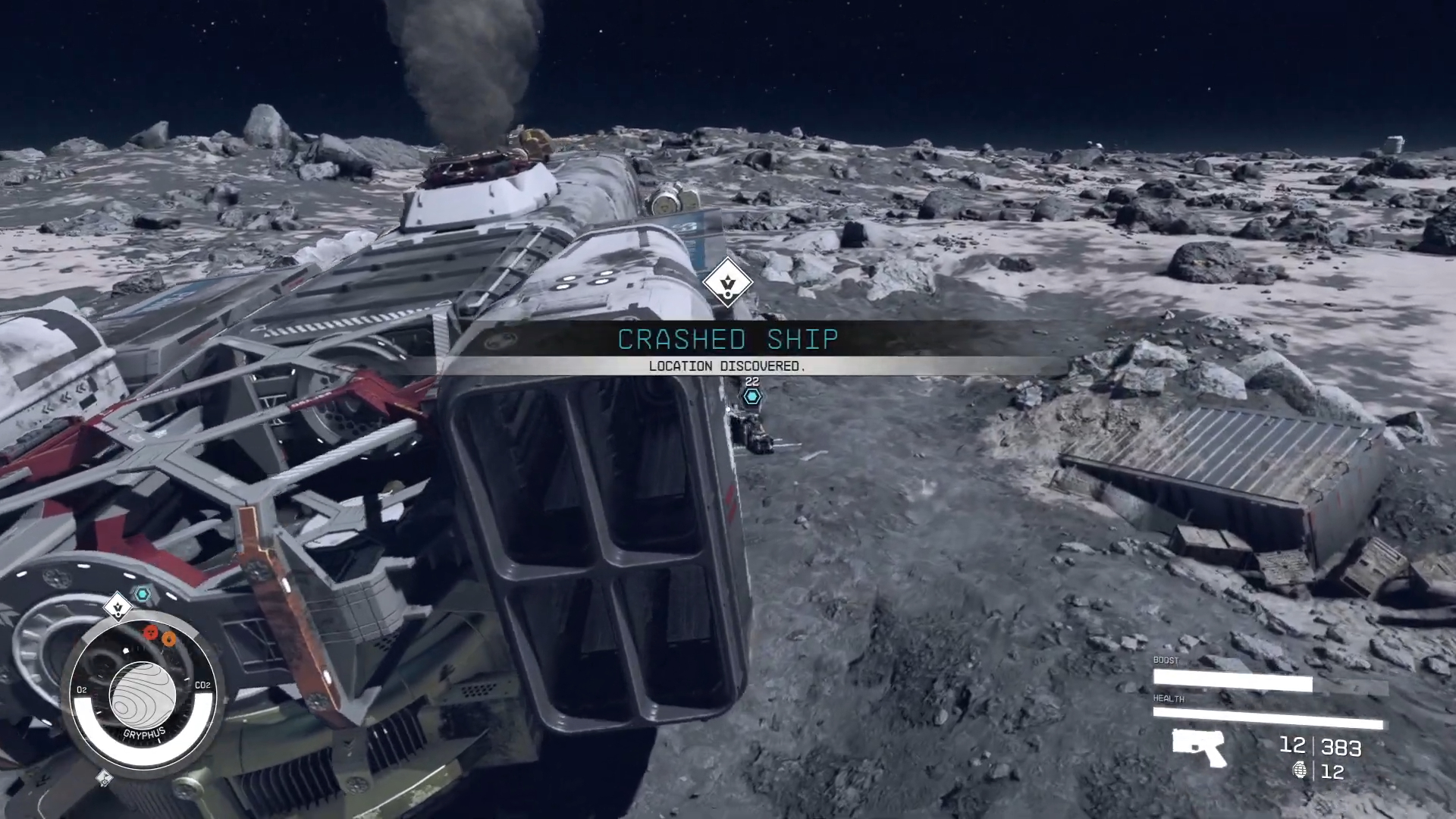This screenshot has width=1456, height=819.
Task: Click the diamond waypoint icon atop the compass ring
Action: tap(118, 607)
